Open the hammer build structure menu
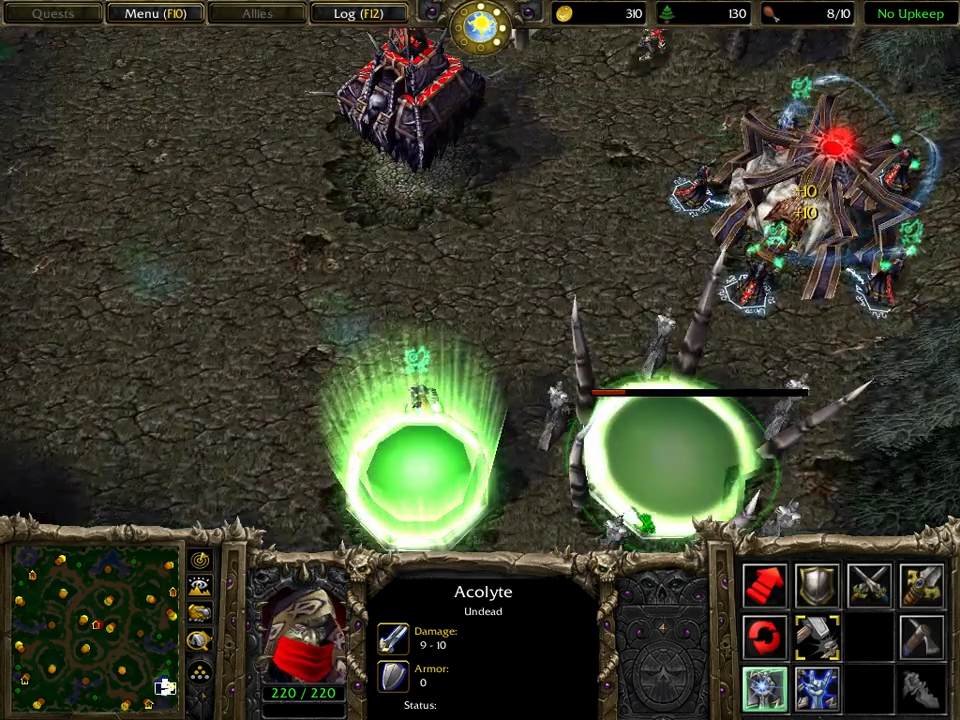 [x=817, y=637]
